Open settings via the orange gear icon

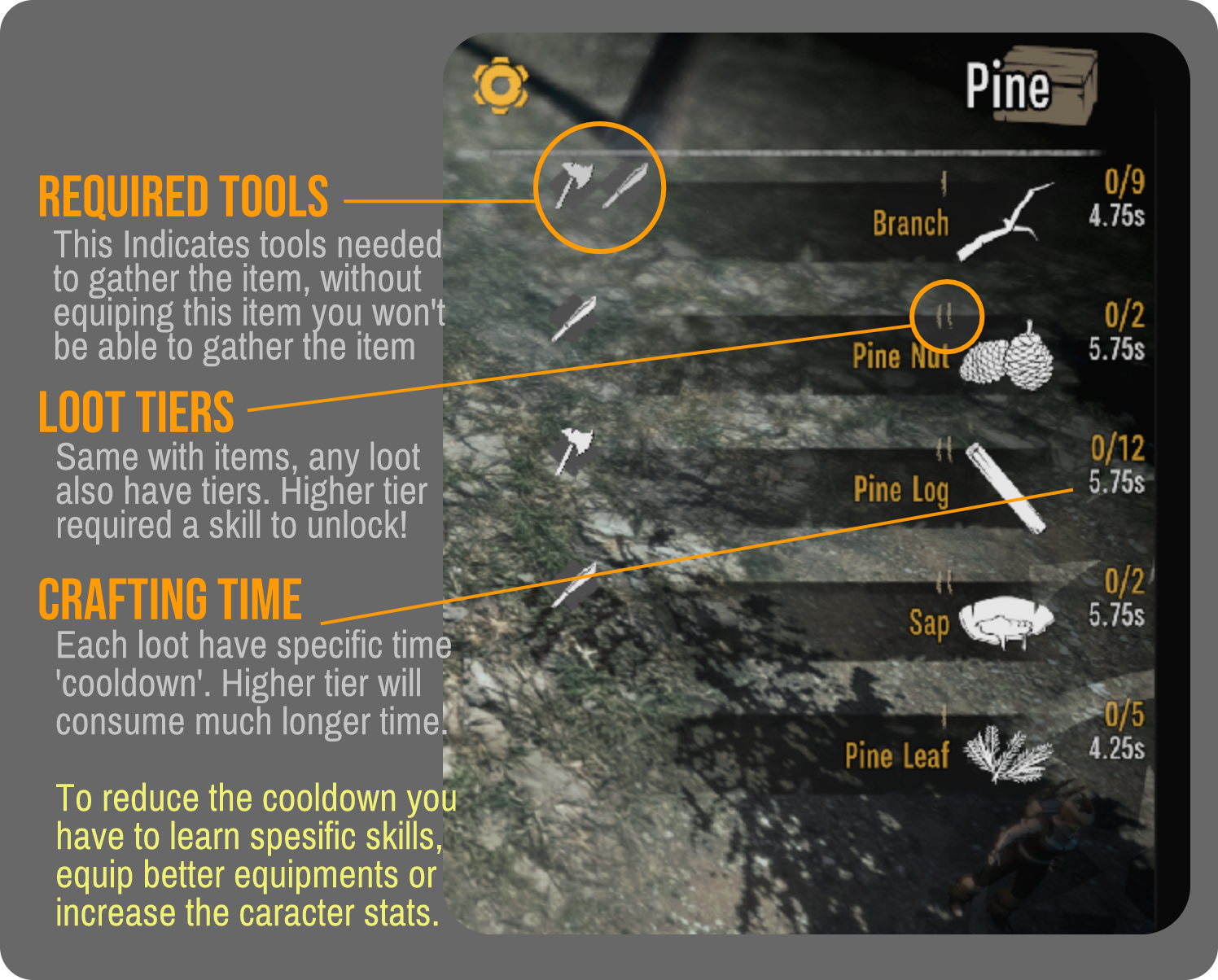[x=501, y=85]
